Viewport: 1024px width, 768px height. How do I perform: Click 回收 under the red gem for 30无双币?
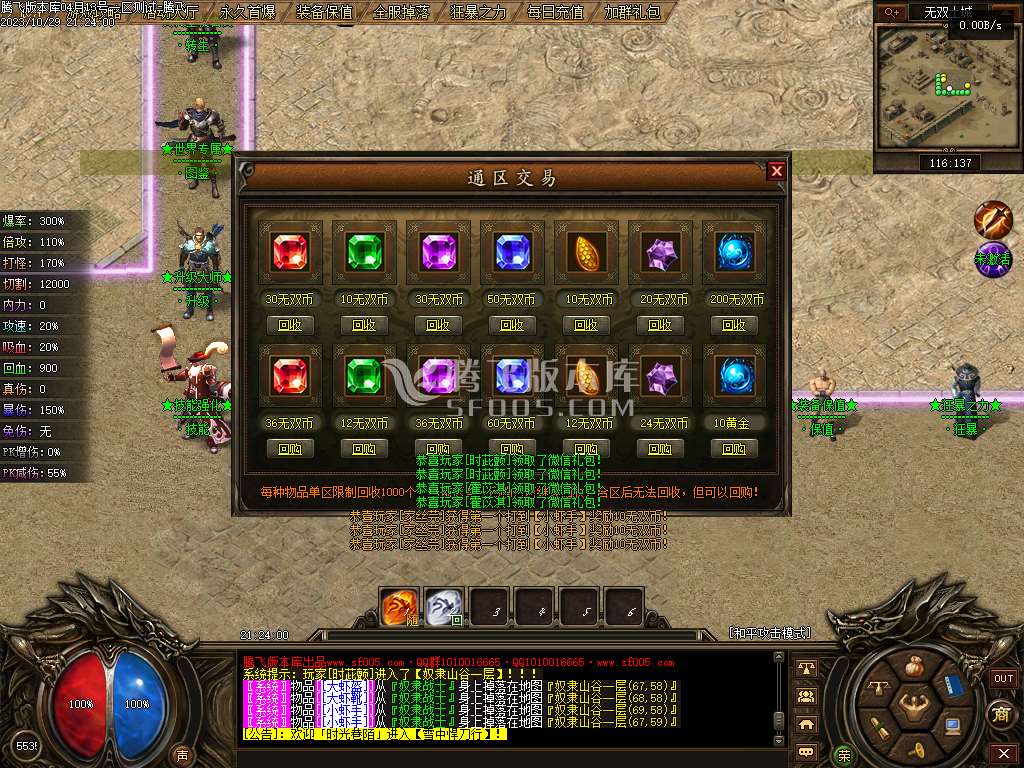click(x=290, y=325)
